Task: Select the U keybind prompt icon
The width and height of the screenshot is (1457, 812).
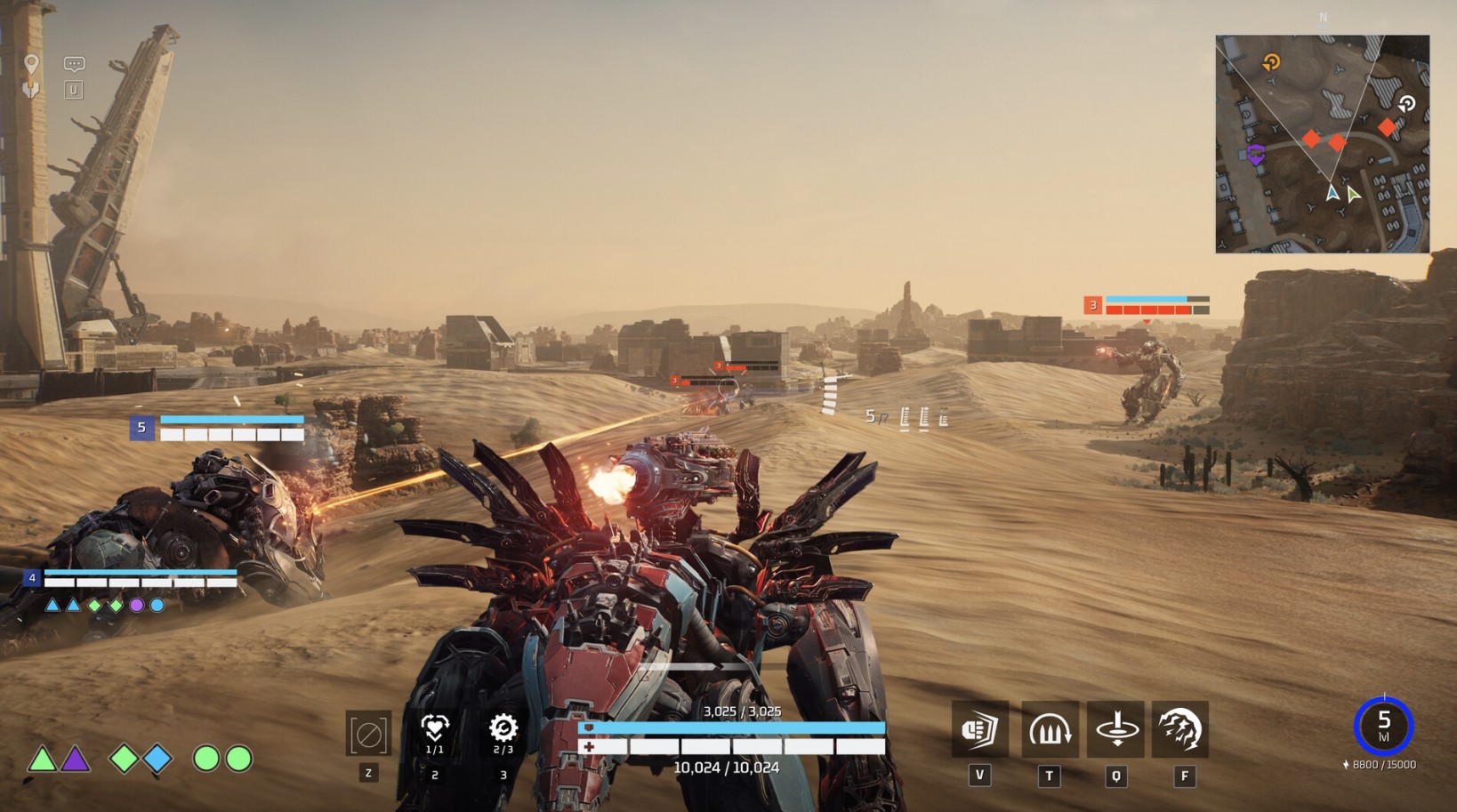Action: (74, 89)
